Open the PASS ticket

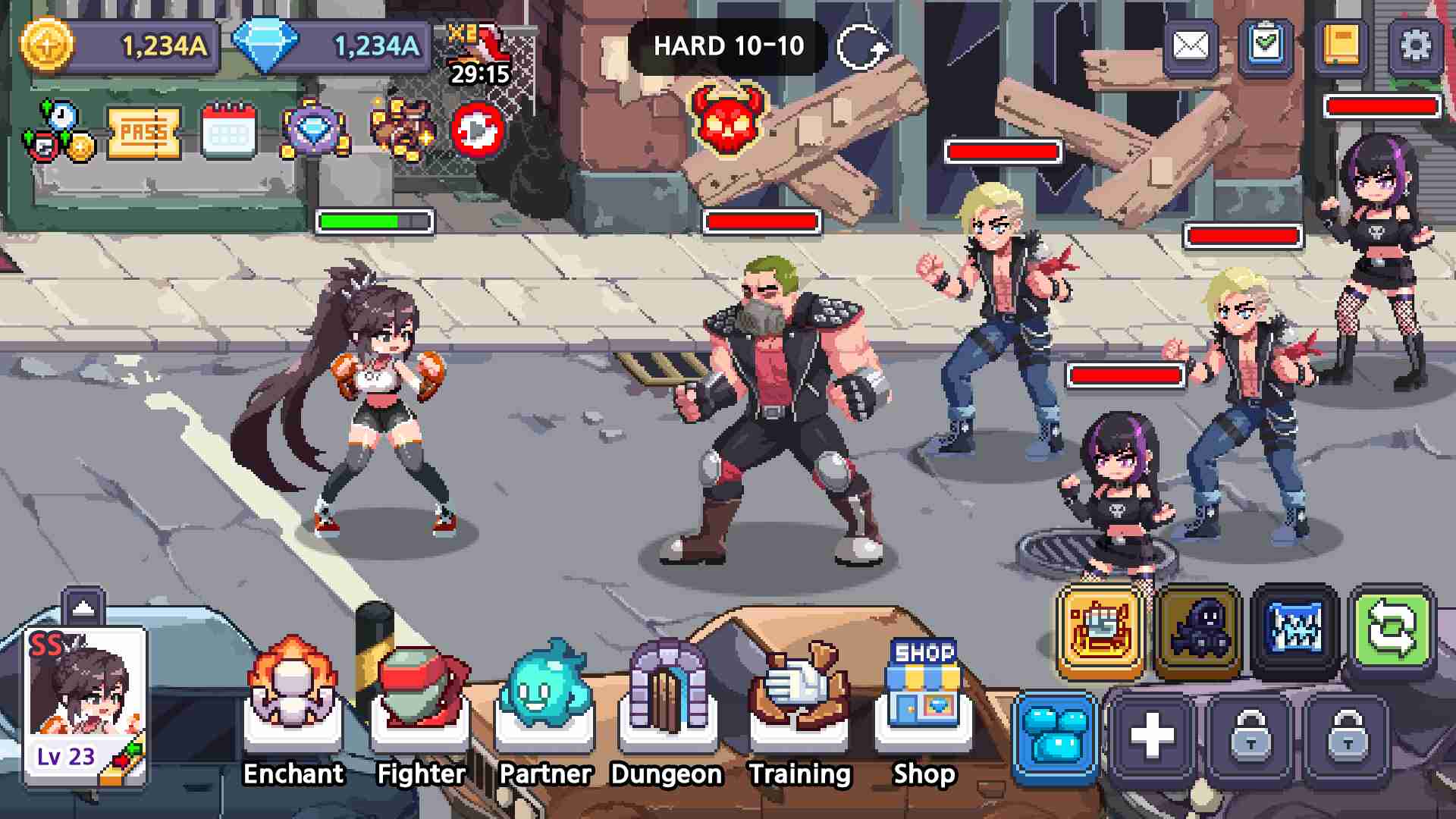point(144,133)
